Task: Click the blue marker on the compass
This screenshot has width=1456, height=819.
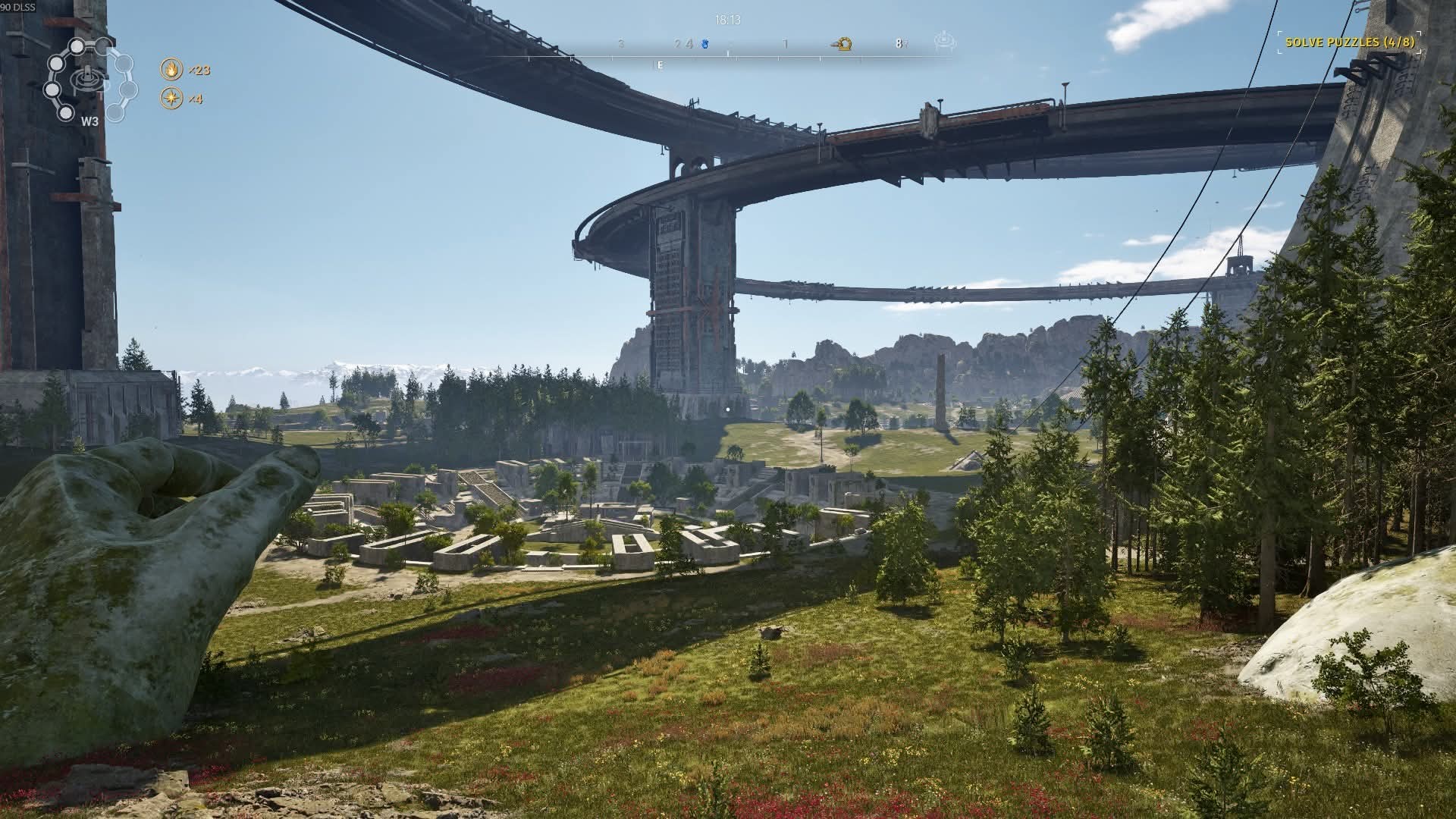Action: (x=704, y=44)
